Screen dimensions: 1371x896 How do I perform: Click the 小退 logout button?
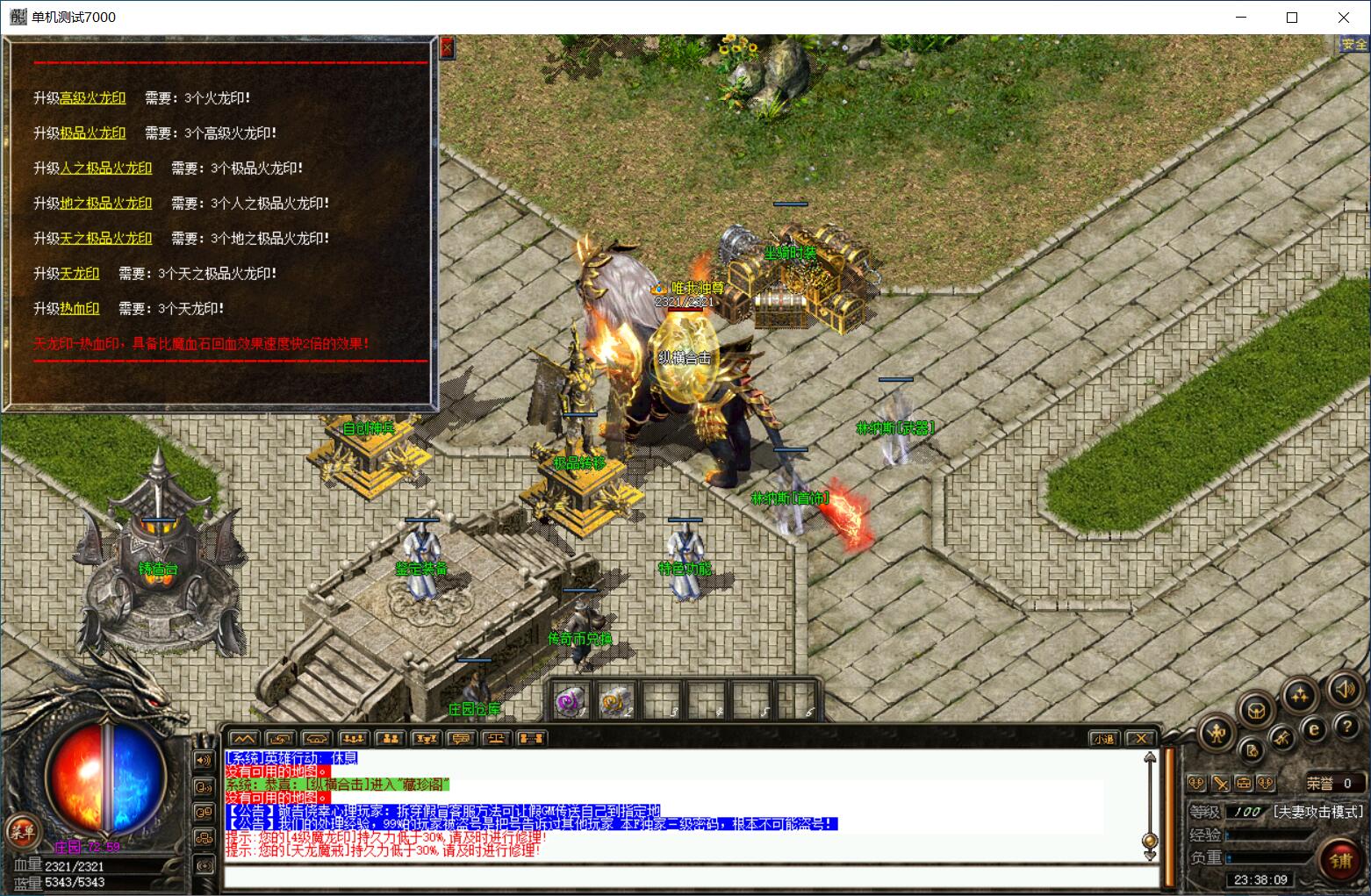pos(1103,739)
